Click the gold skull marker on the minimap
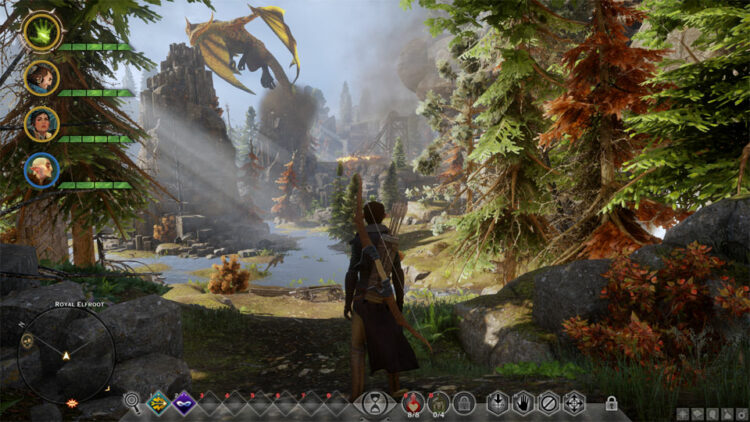The height and width of the screenshot is (422, 750). click(x=27, y=342)
